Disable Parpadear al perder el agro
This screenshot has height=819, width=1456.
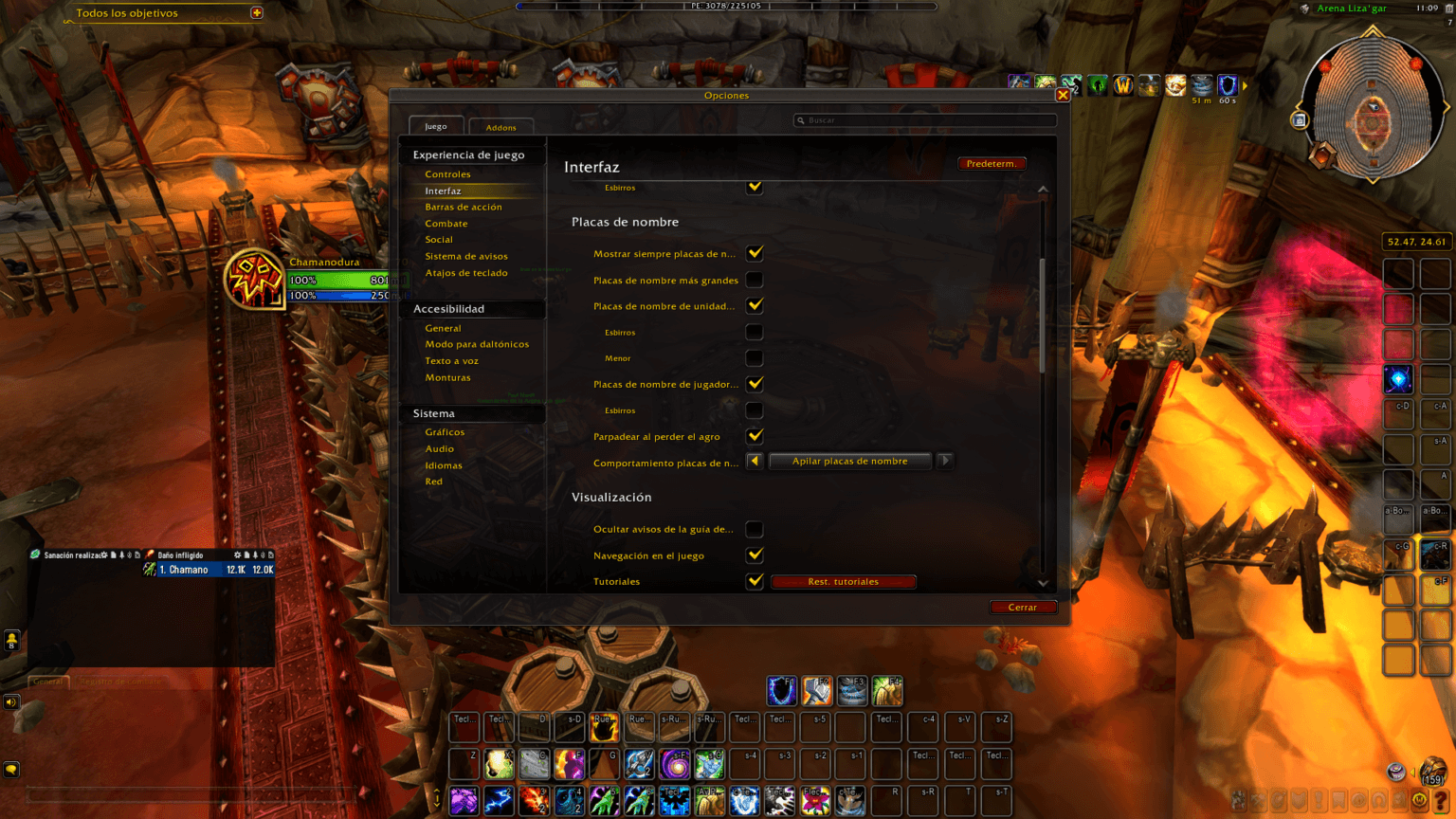click(x=754, y=436)
